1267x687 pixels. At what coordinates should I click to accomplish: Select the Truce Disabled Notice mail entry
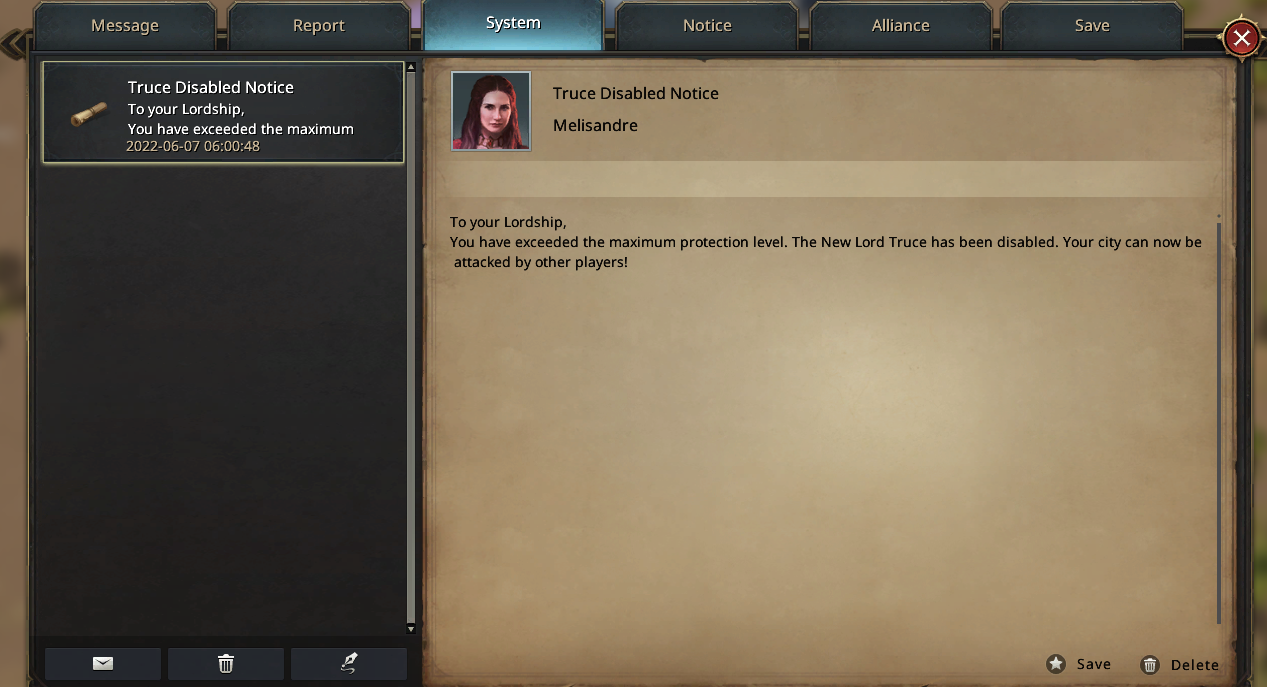point(223,113)
